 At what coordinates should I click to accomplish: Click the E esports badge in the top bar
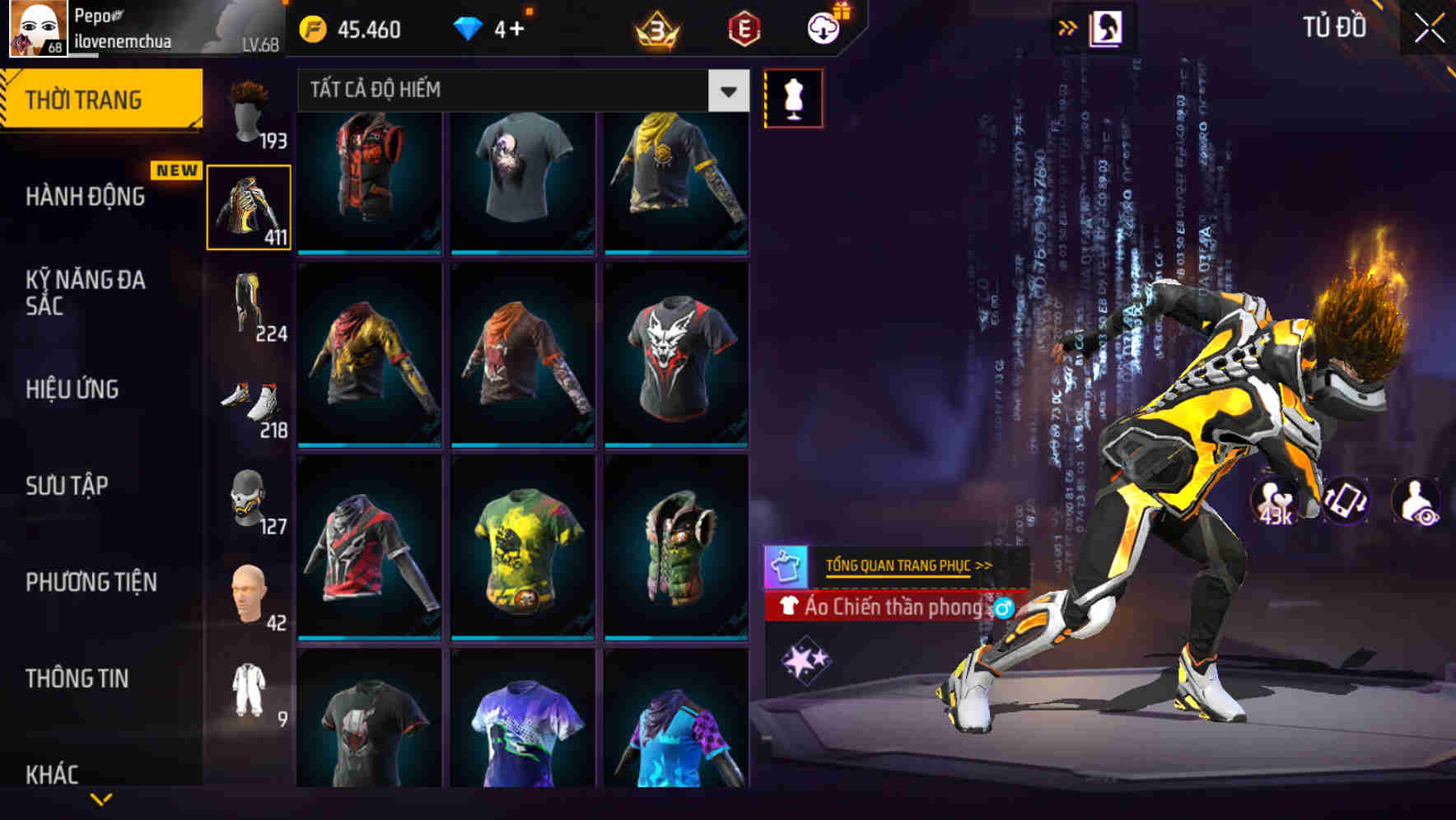coord(743,29)
